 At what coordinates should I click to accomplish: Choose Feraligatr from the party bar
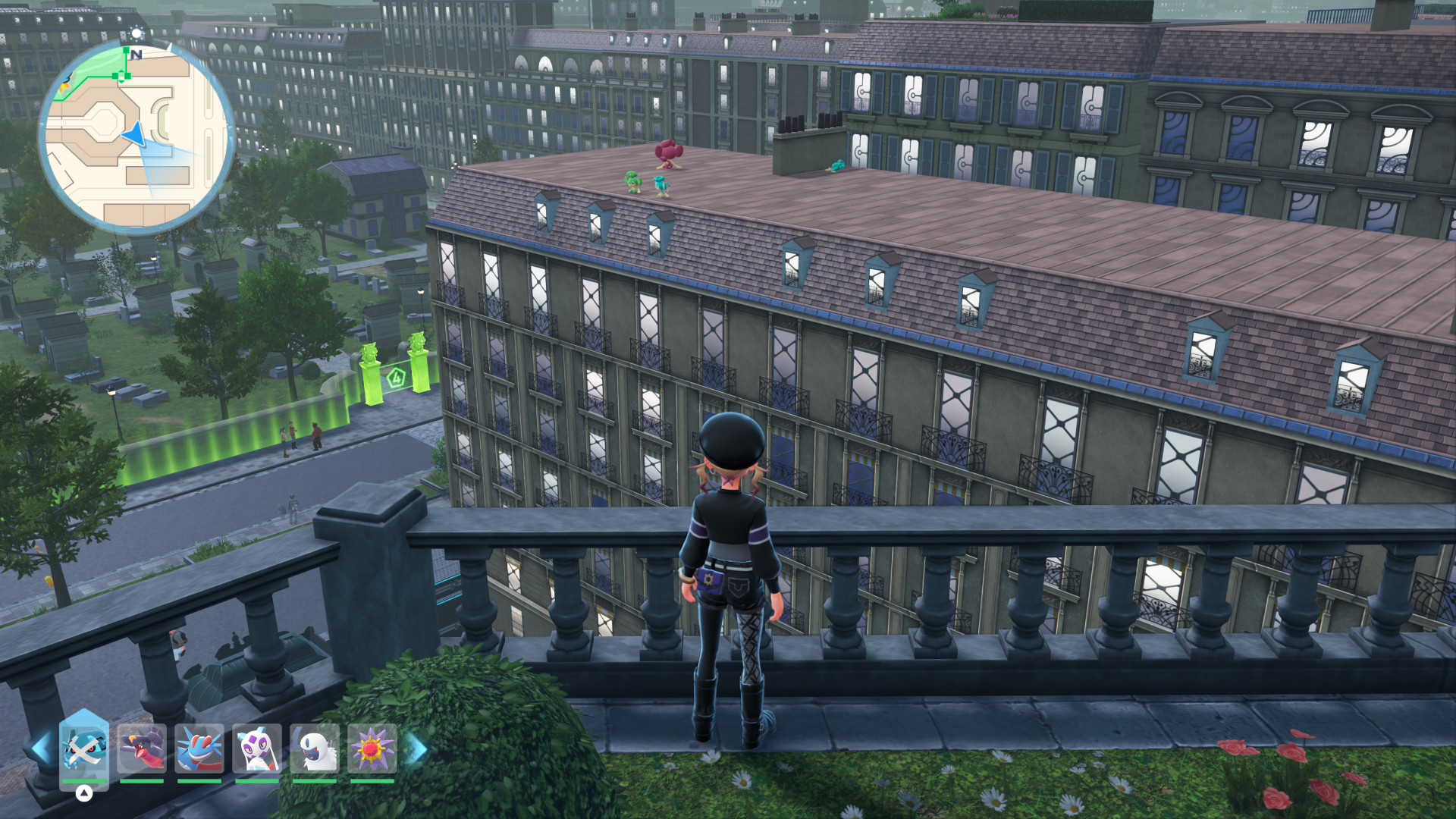coord(199,749)
